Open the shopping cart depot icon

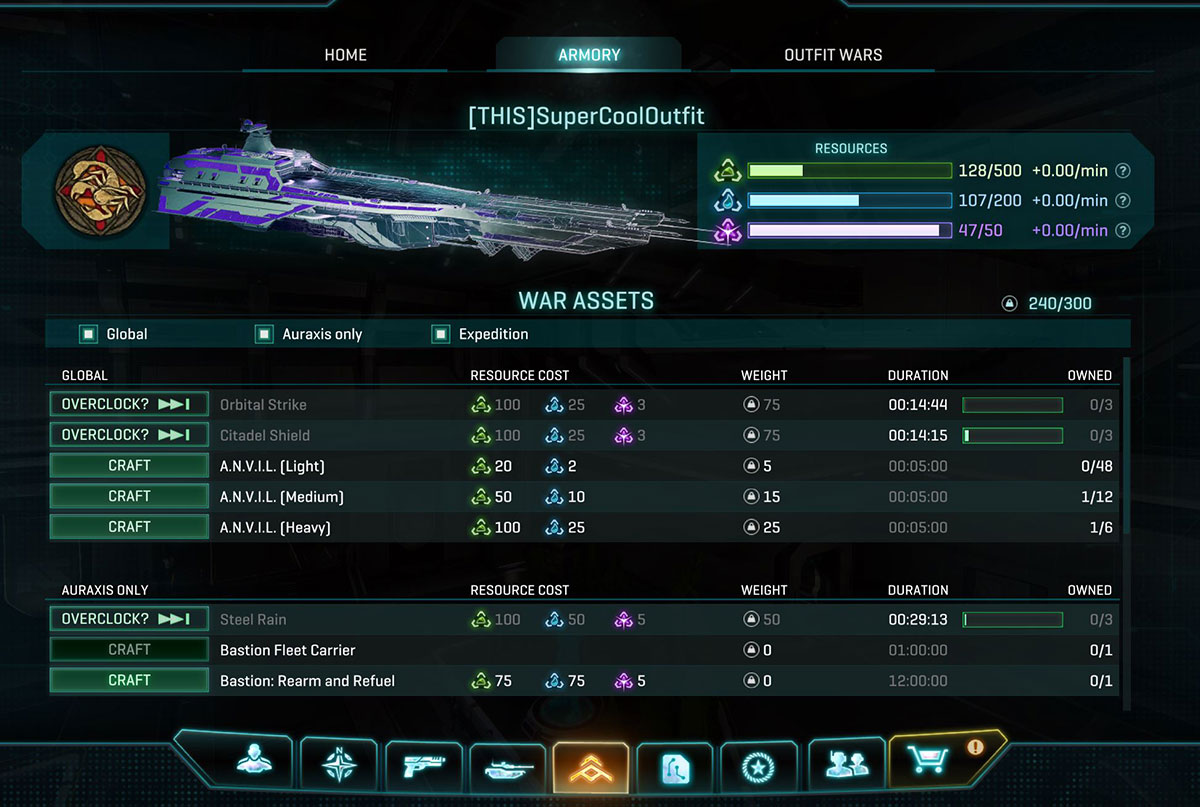coord(934,762)
